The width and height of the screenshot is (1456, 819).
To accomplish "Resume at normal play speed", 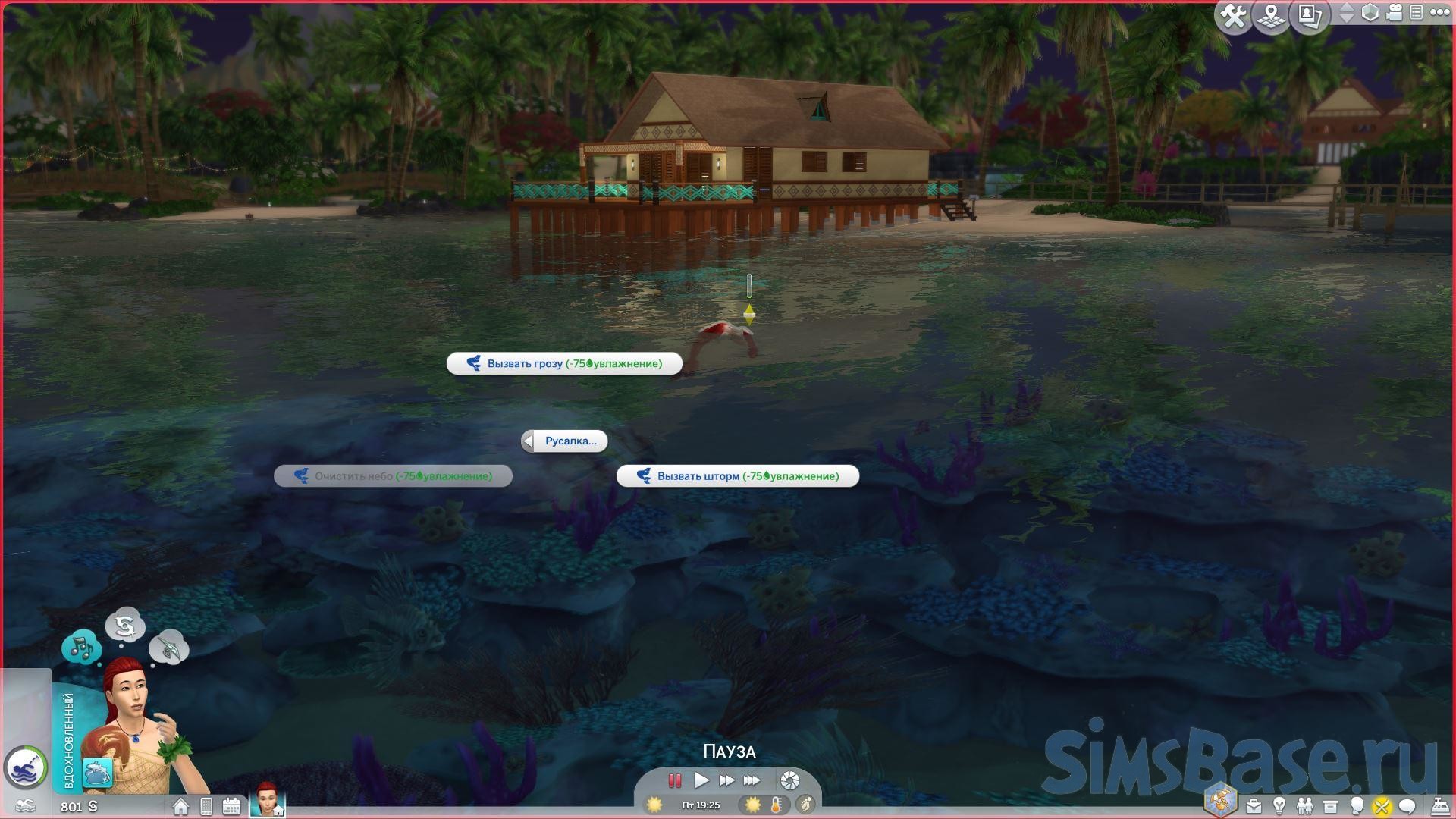I will pos(701,780).
